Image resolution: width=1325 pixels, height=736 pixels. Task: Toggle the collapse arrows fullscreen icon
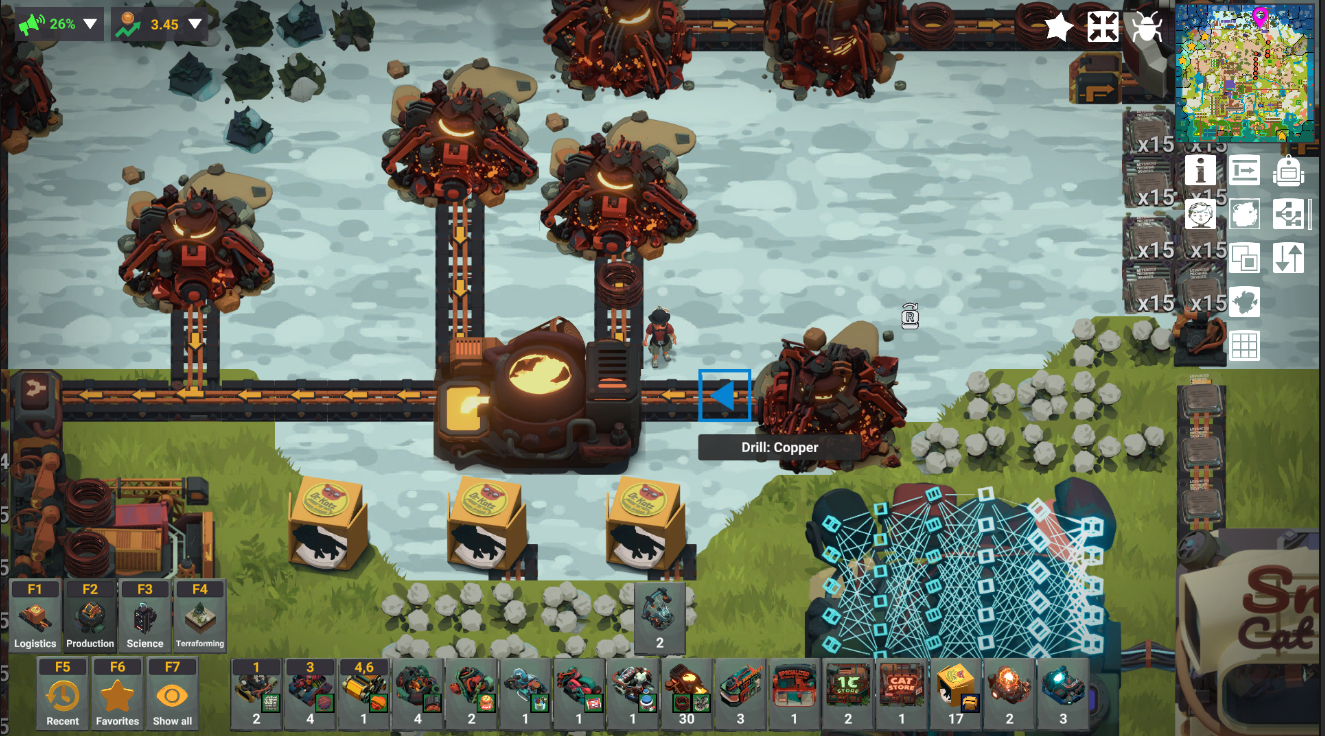pyautogui.click(x=1102, y=27)
